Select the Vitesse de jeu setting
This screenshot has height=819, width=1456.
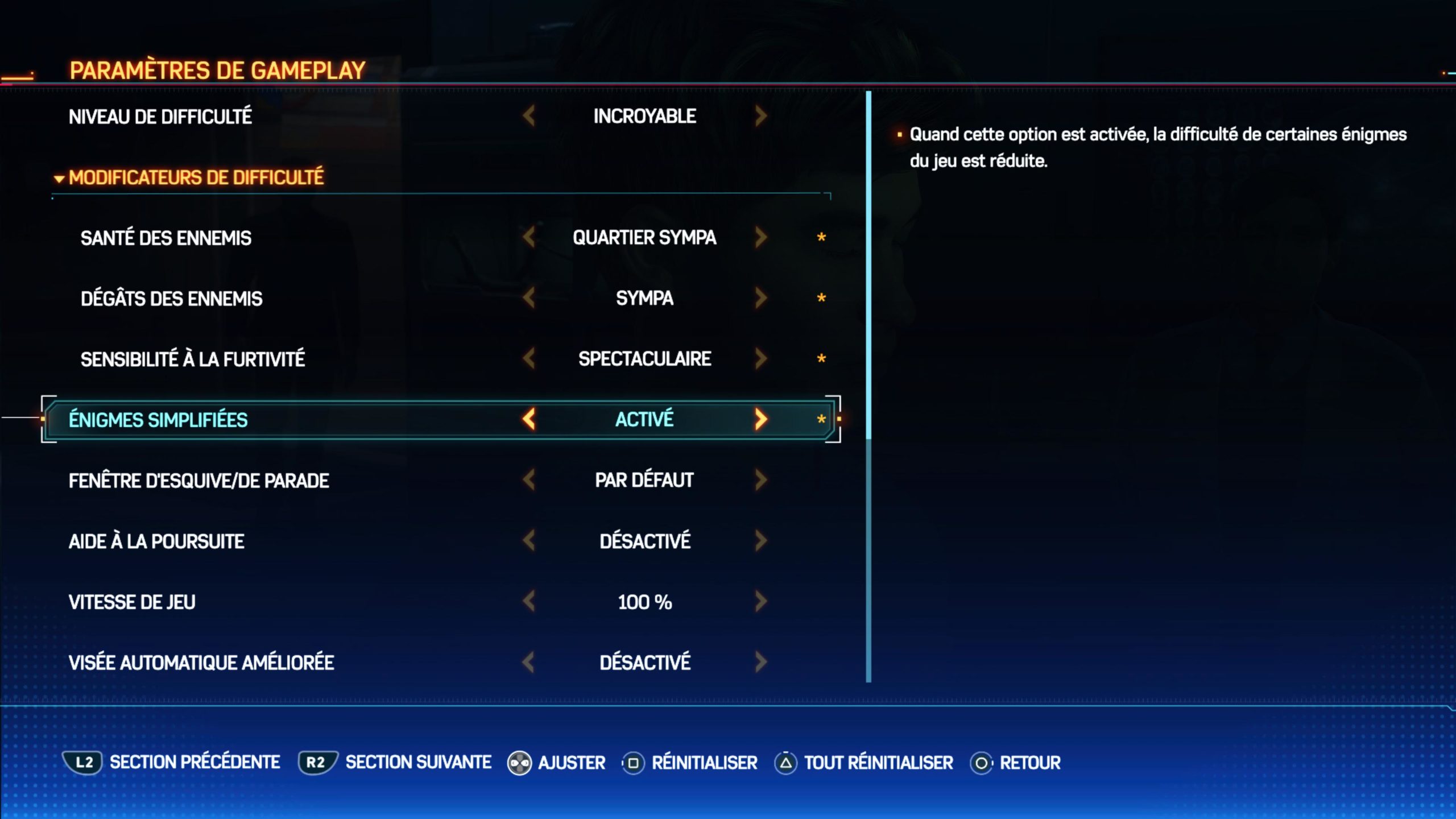(x=132, y=602)
